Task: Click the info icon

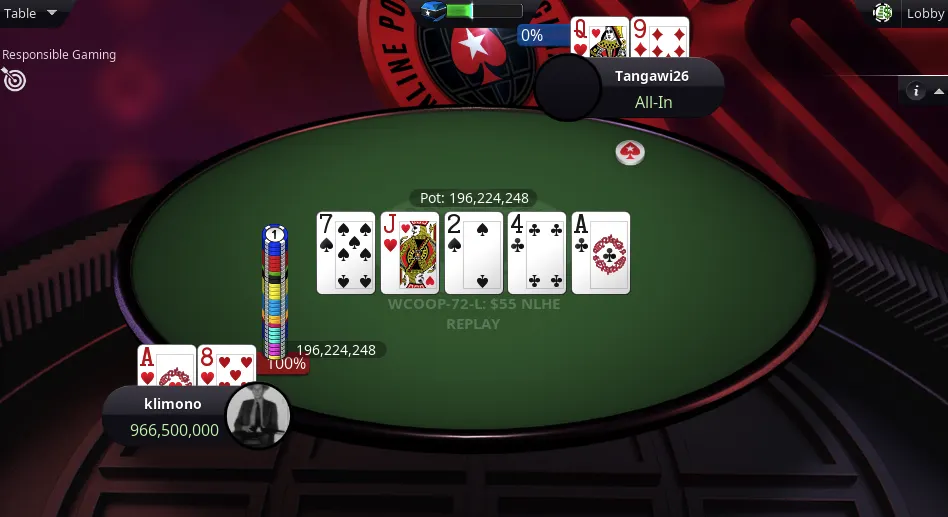Action: (914, 91)
